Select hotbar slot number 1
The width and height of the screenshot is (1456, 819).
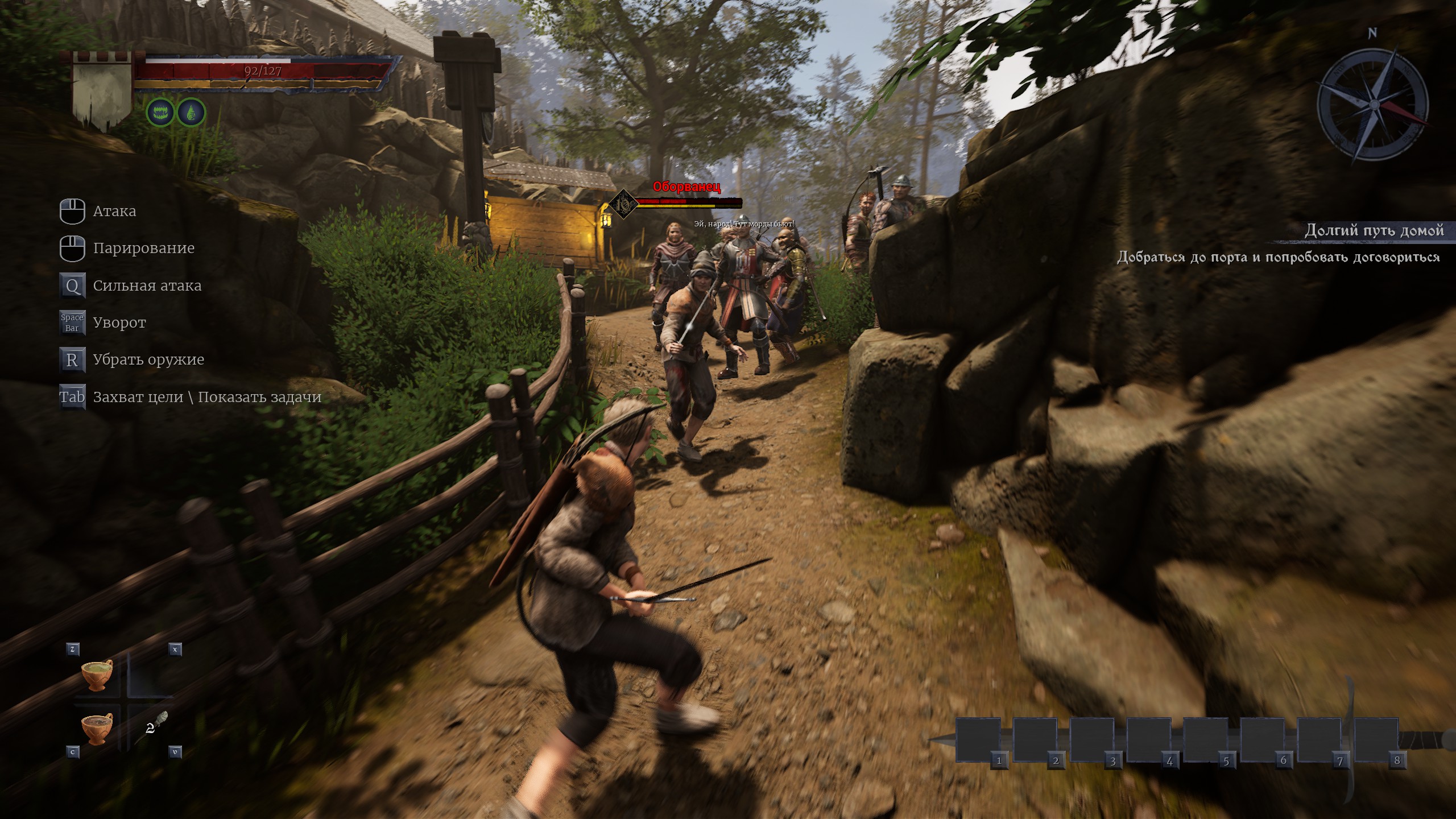tap(978, 739)
